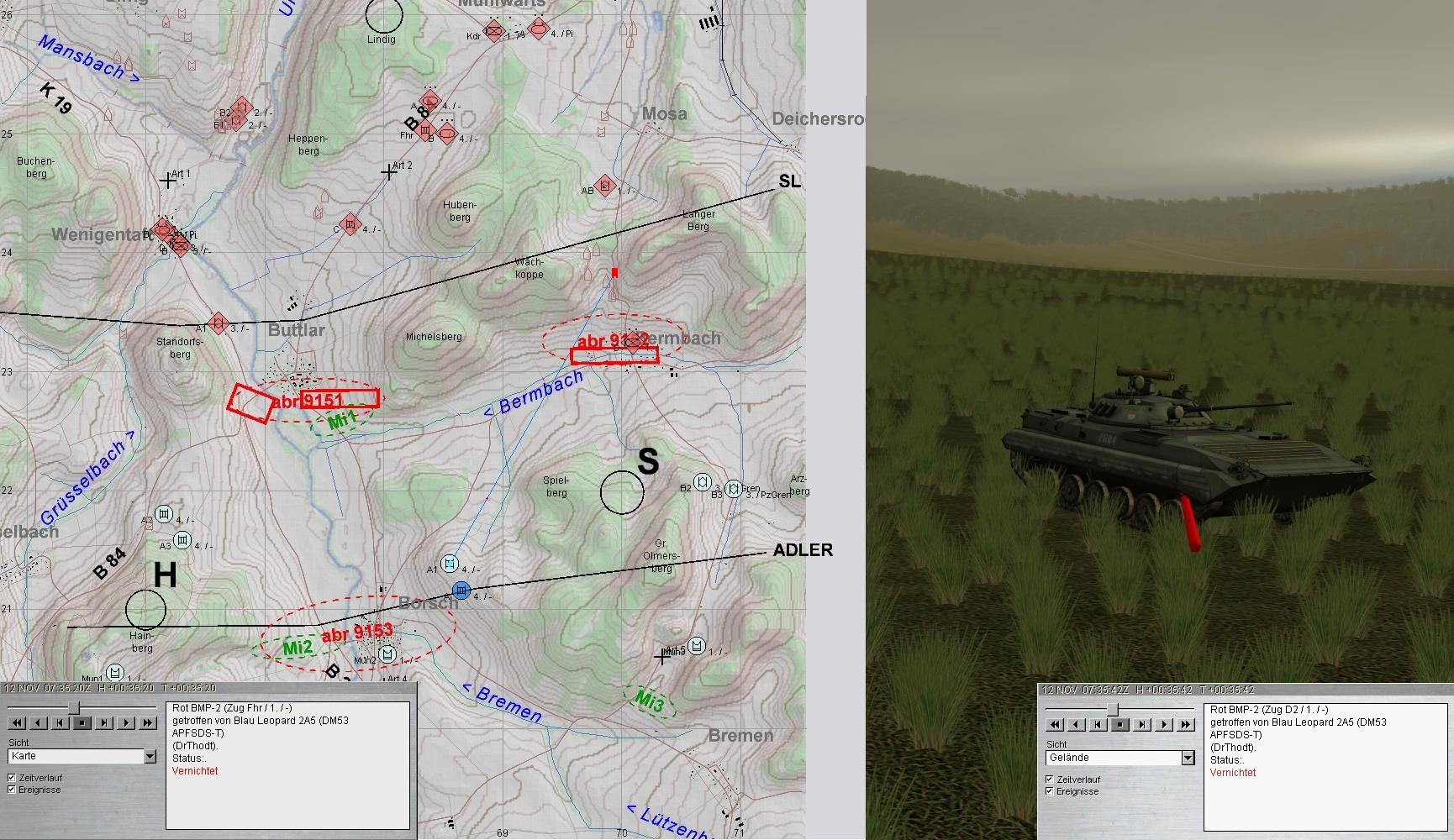The height and width of the screenshot is (840, 1454).
Task: Fast-forward the Gelände terrain replay
Action: 1185,724
